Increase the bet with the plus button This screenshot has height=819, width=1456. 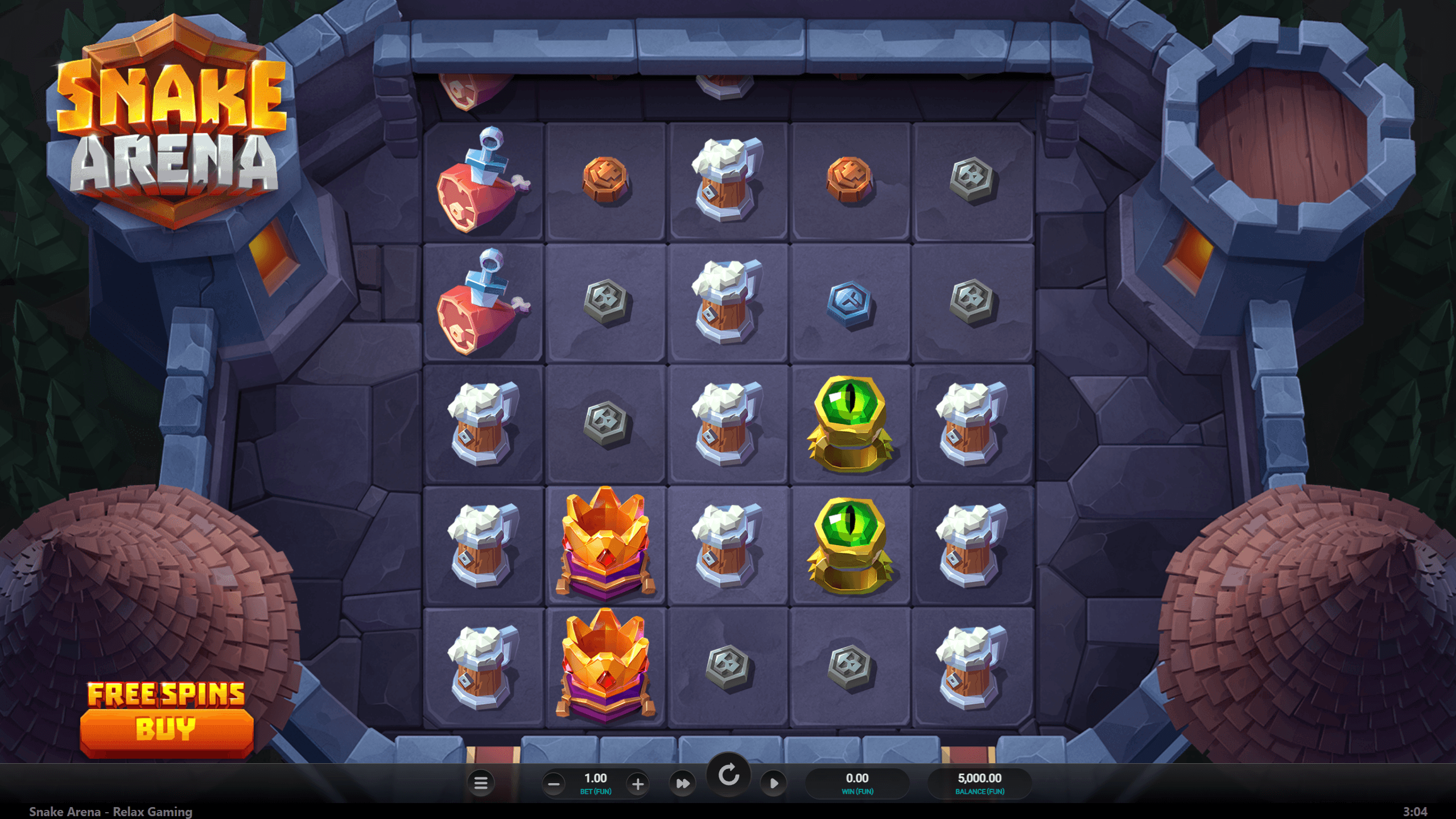(x=638, y=784)
